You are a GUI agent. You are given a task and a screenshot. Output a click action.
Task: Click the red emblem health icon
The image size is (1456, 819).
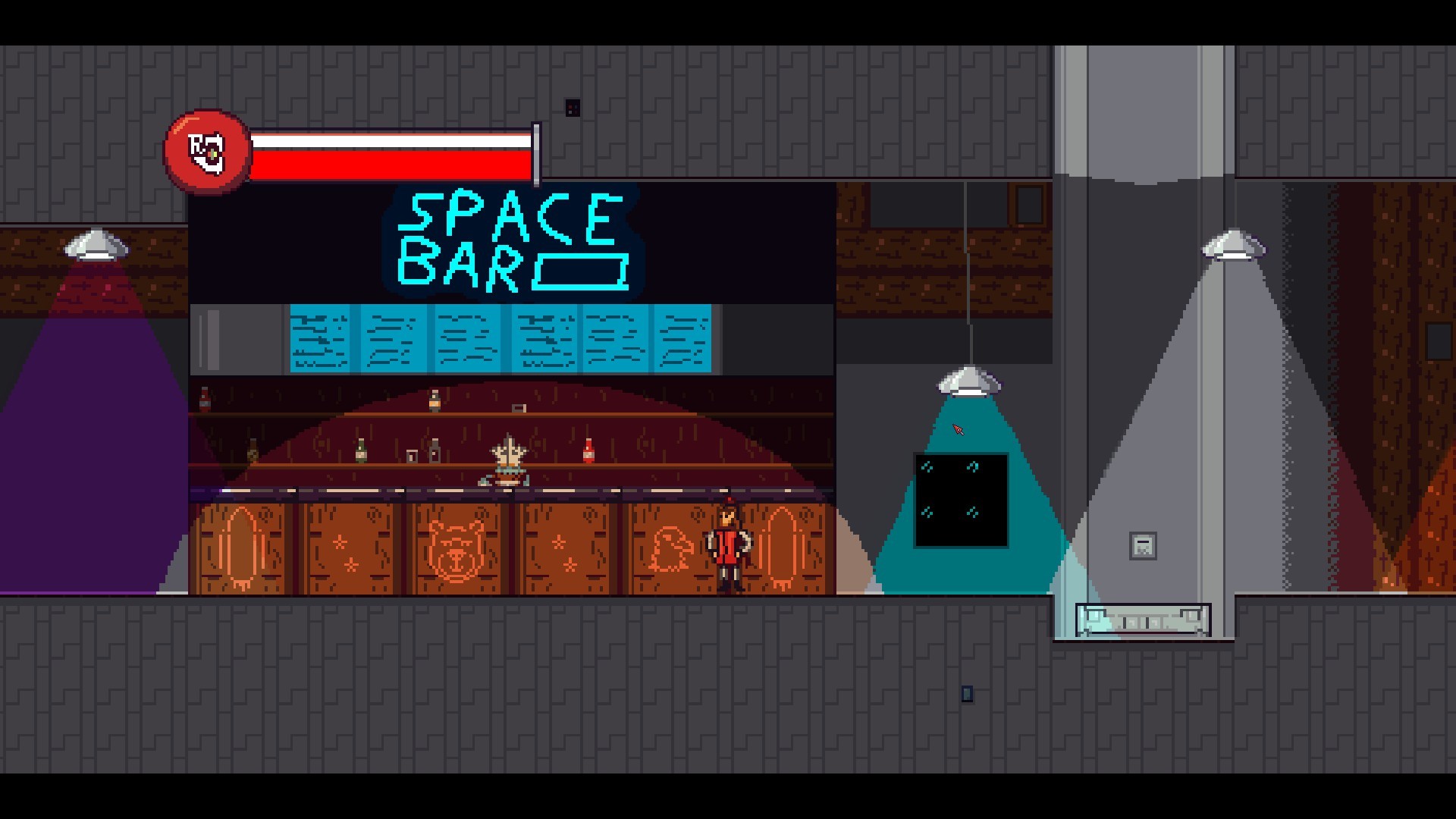click(207, 150)
